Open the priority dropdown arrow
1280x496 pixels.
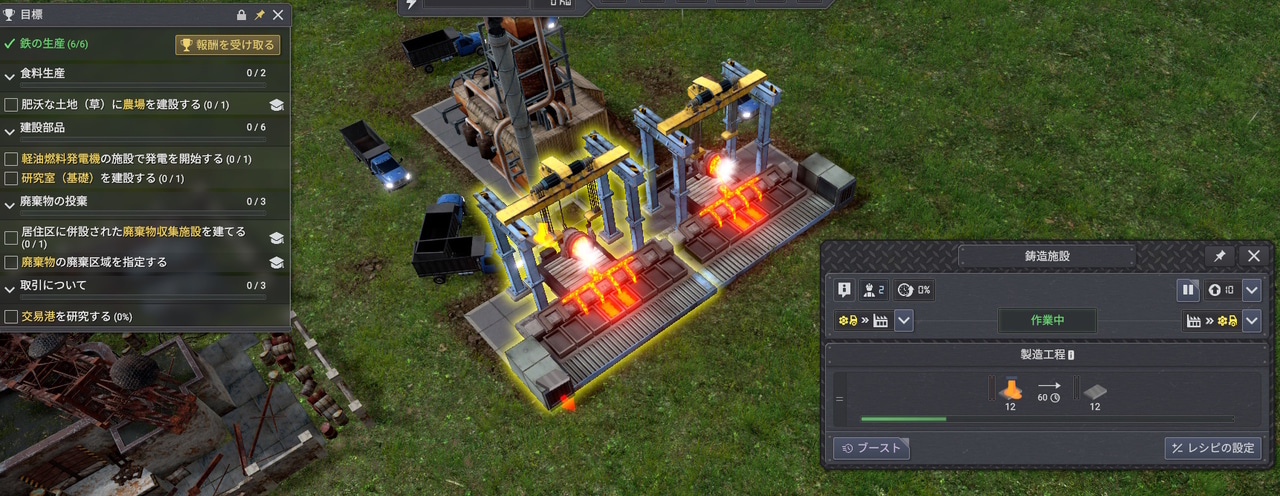[x=1252, y=291]
